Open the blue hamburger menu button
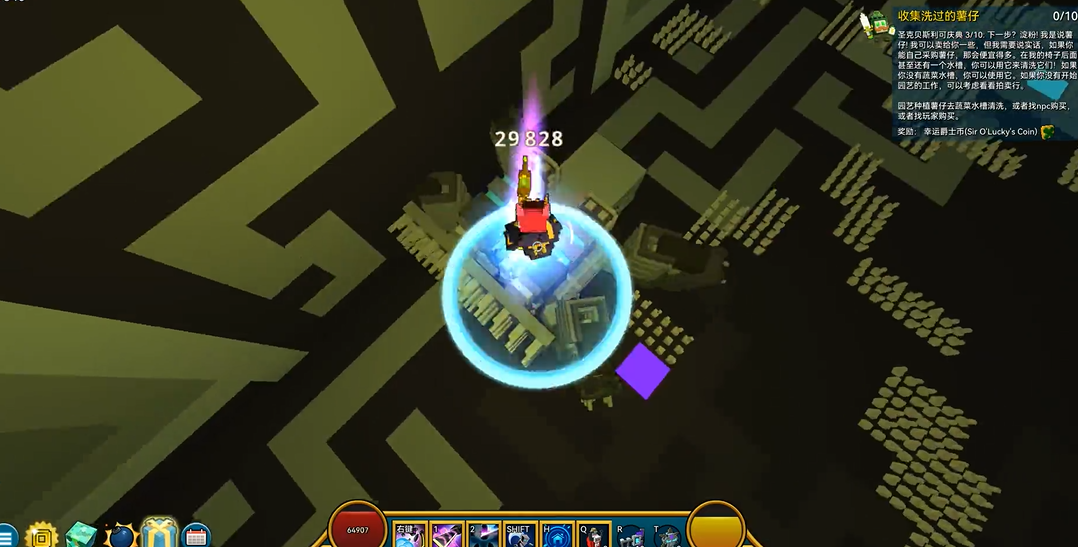 (x=6, y=537)
